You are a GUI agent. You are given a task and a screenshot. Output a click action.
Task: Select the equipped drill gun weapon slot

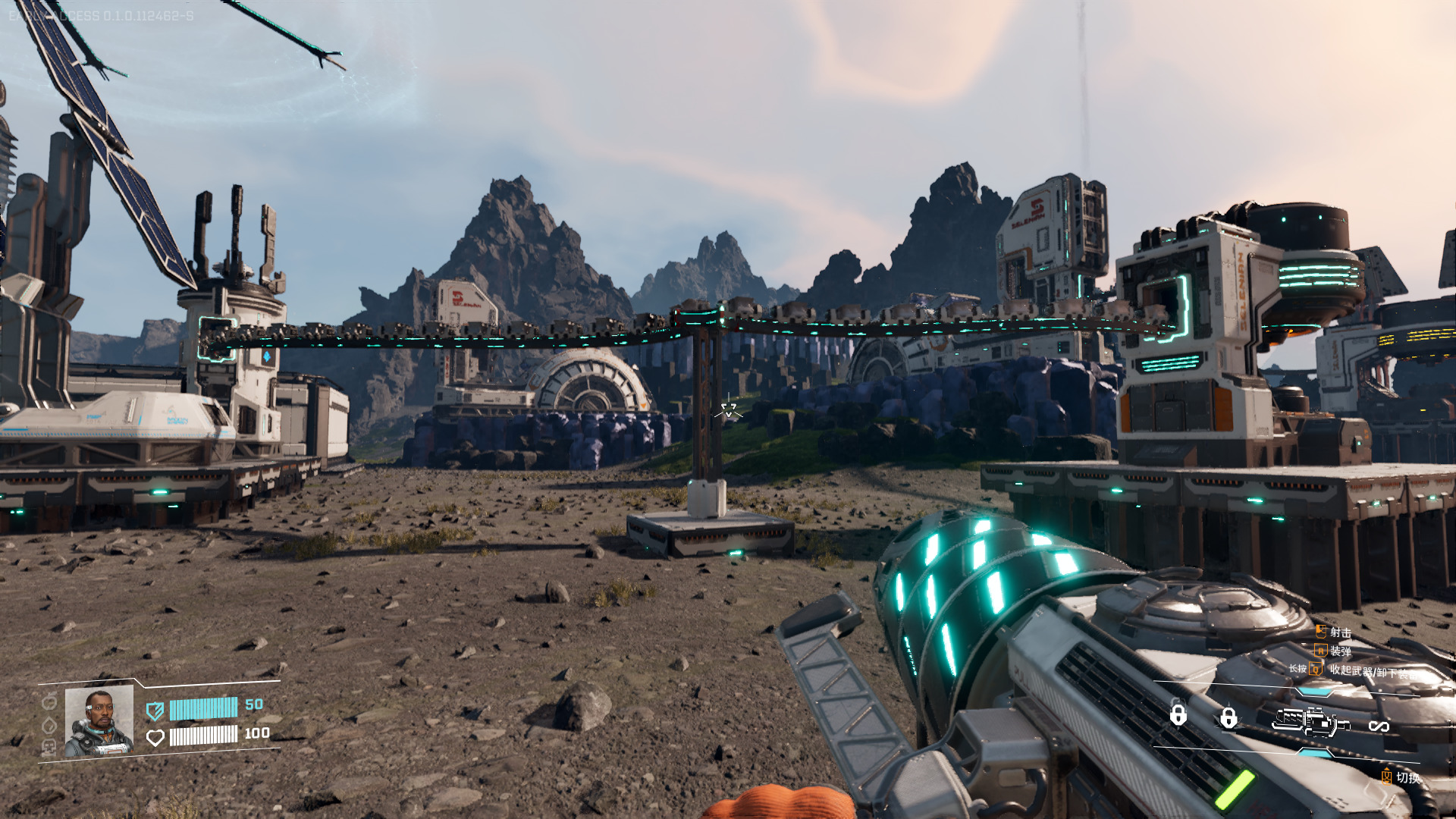click(1310, 723)
